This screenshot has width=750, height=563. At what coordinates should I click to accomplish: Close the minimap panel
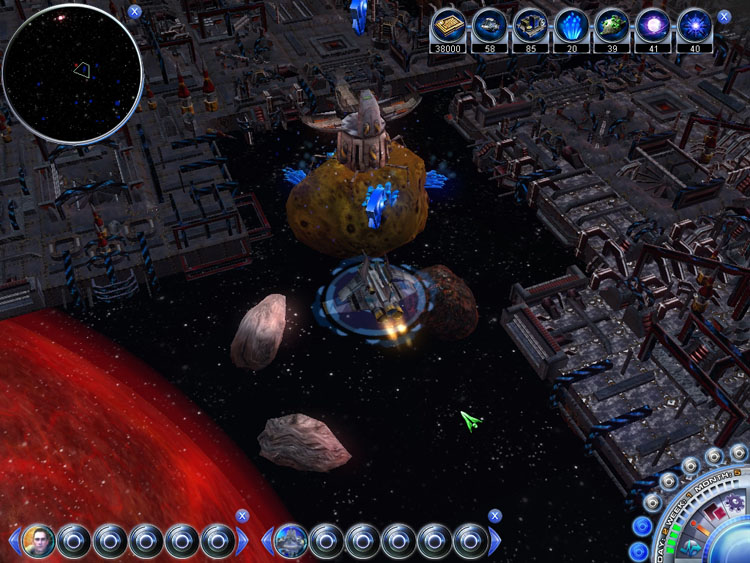point(135,13)
